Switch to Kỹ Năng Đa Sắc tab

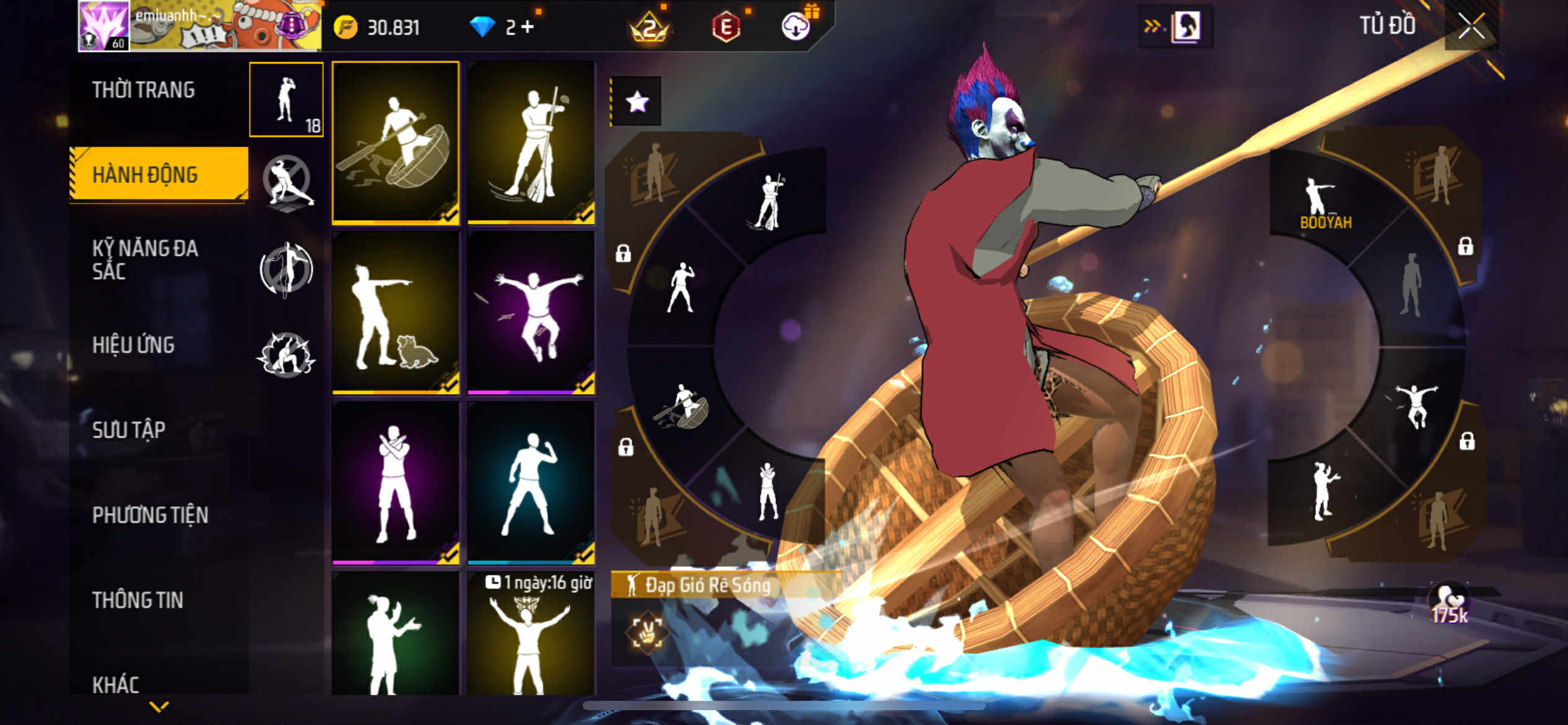pos(145,260)
